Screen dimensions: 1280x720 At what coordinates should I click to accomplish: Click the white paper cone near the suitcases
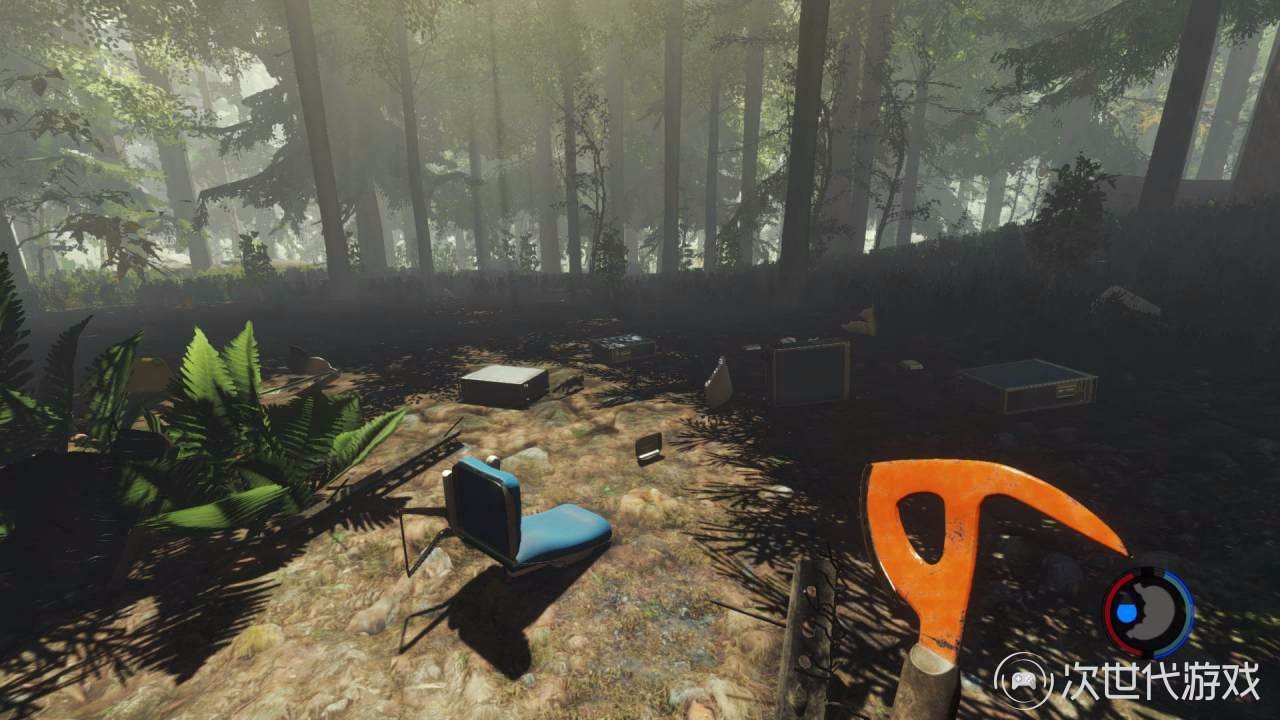(x=722, y=378)
